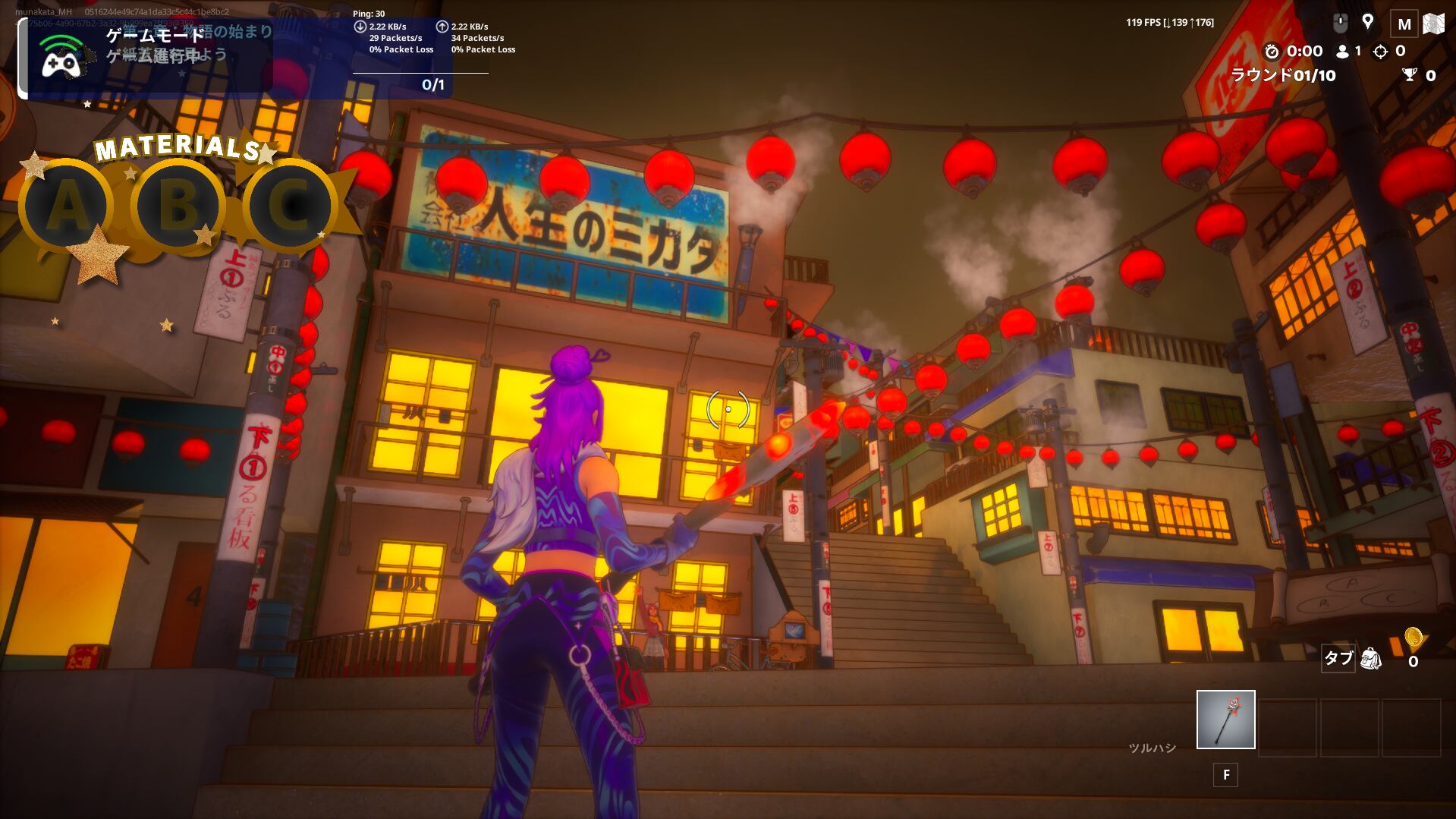Select the material A circle
Screen dimensions: 1456x819
tap(67, 206)
